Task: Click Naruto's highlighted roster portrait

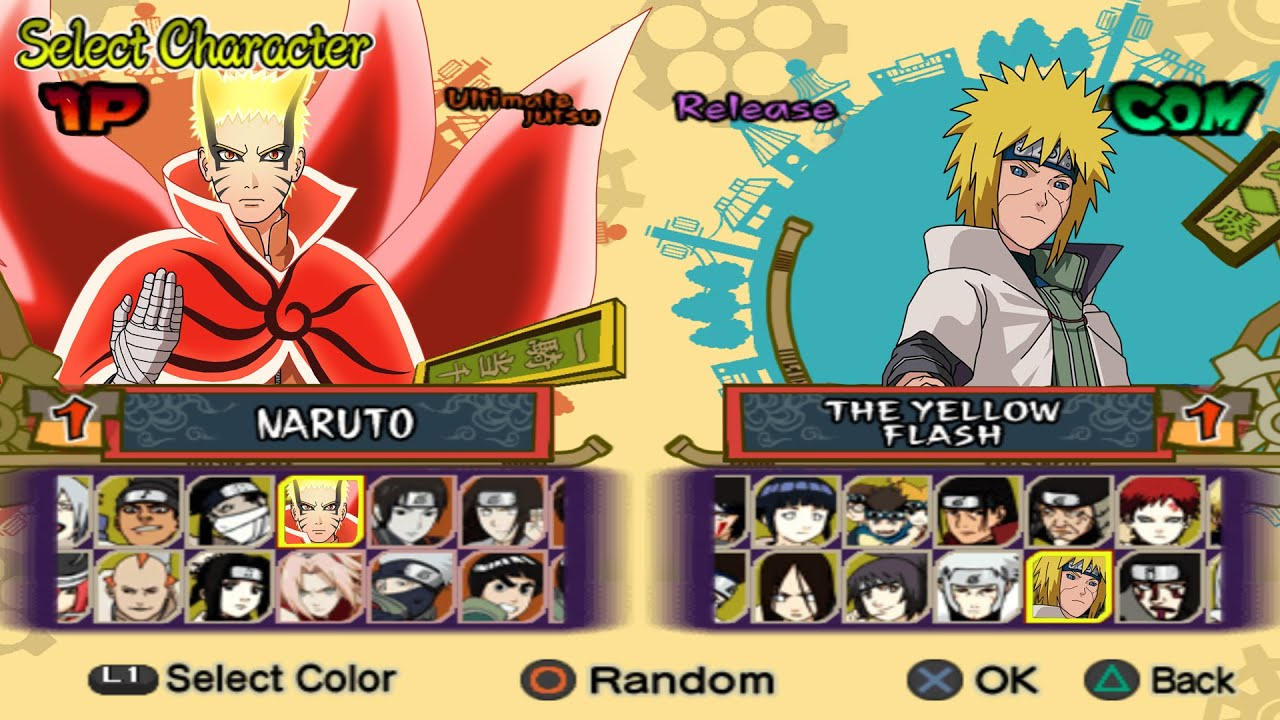Action: tap(320, 507)
